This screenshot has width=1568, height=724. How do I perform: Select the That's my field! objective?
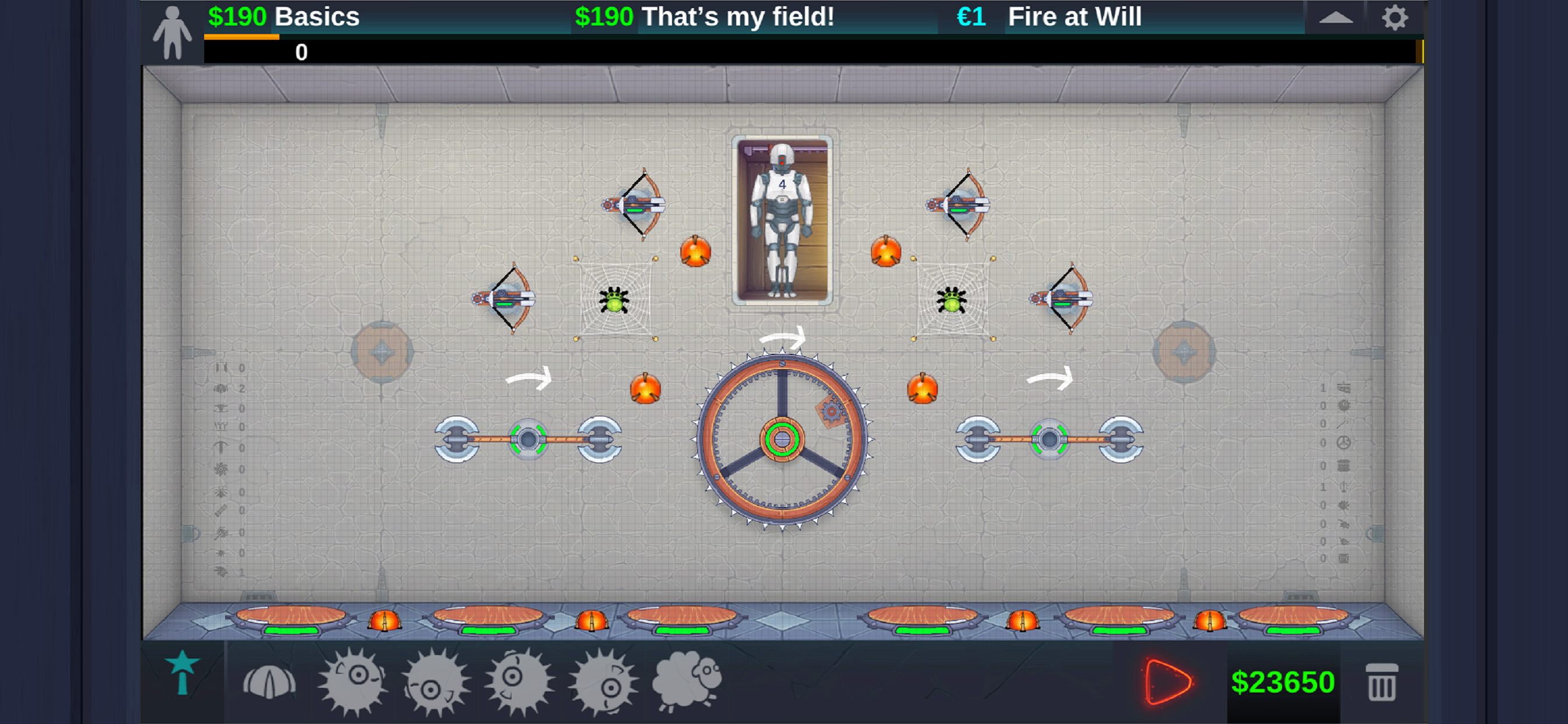(704, 17)
